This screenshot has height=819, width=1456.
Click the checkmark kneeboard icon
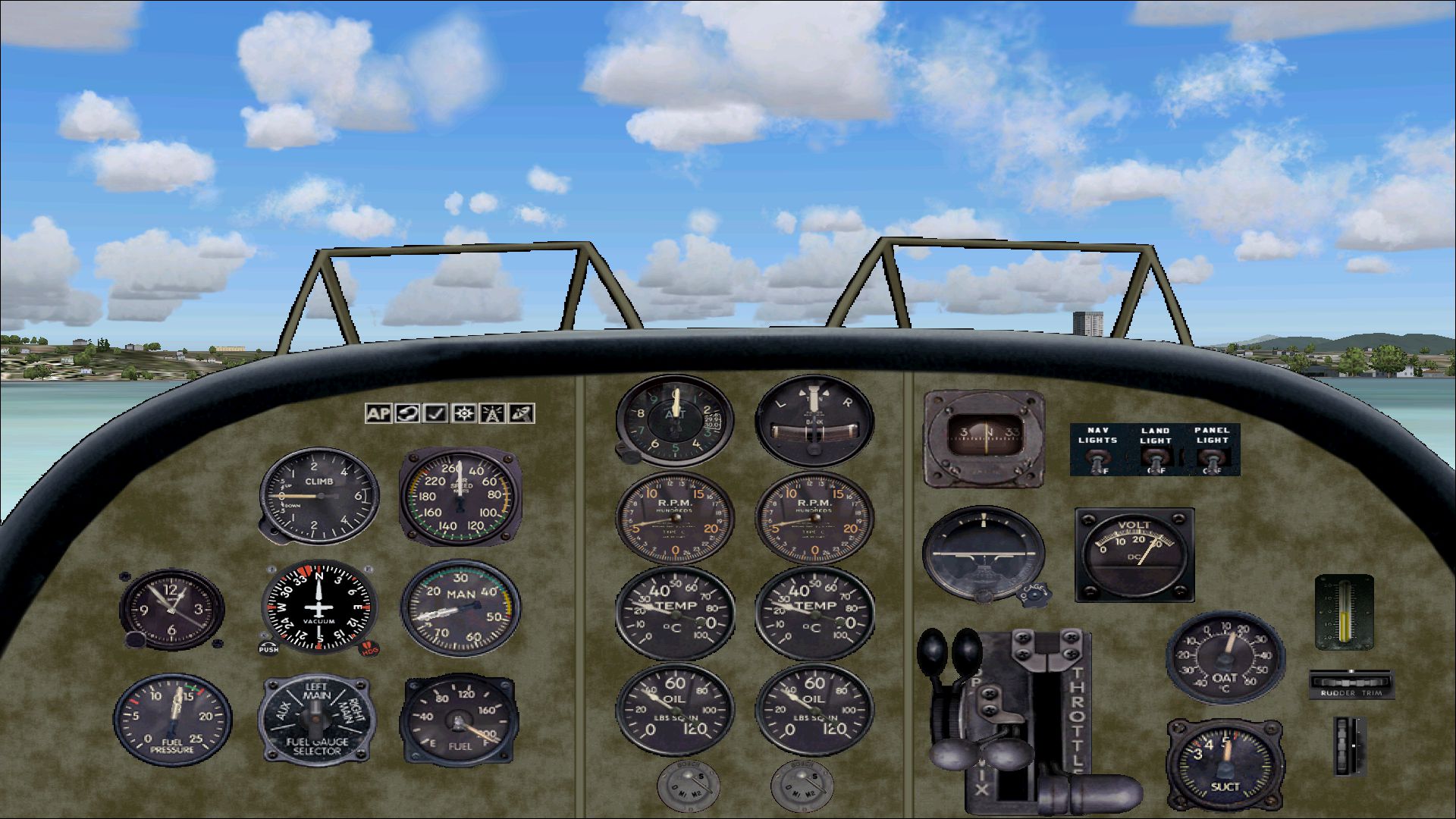(x=435, y=413)
